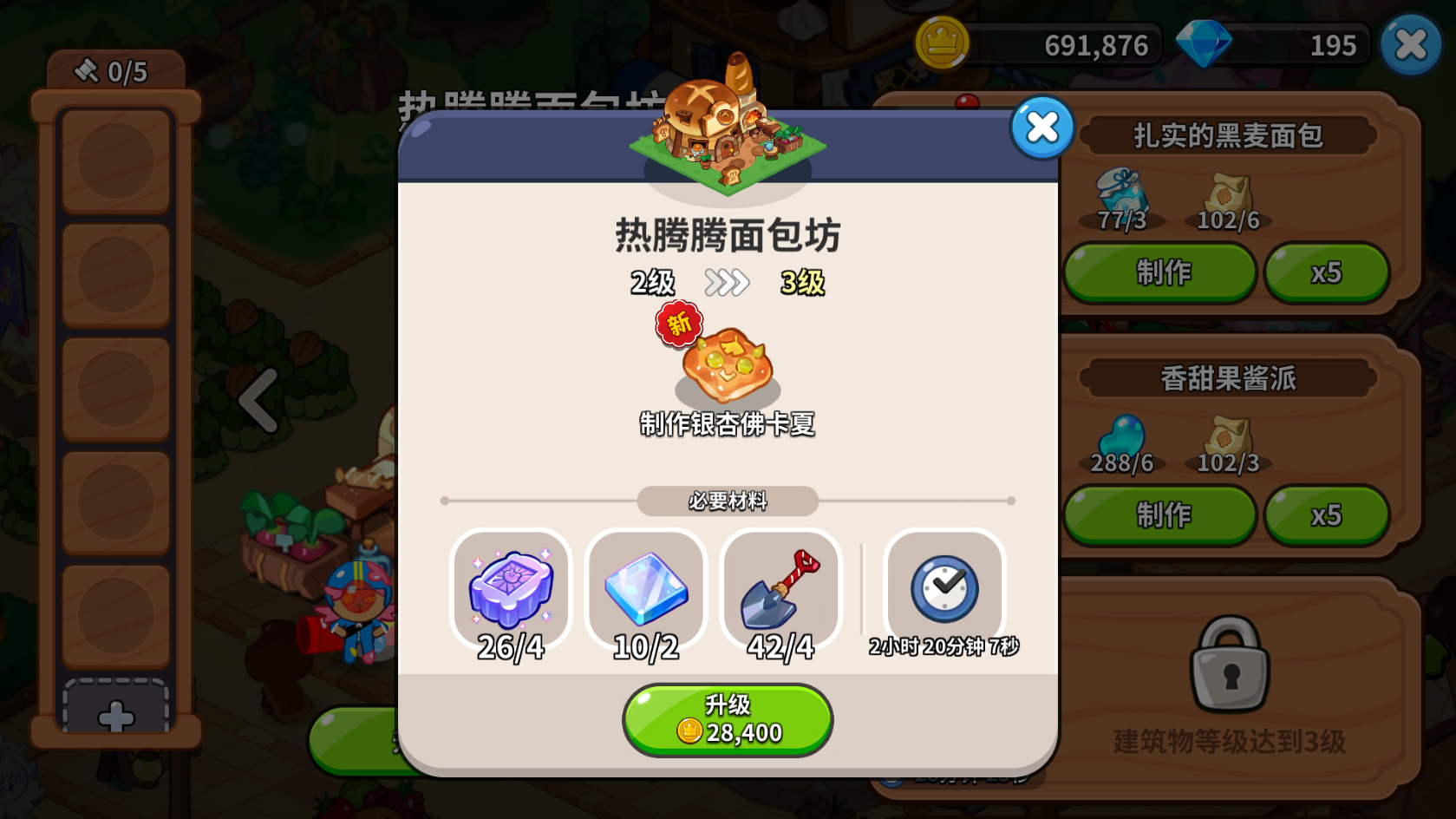Click the clock icon showing upgrade time

[943, 591]
